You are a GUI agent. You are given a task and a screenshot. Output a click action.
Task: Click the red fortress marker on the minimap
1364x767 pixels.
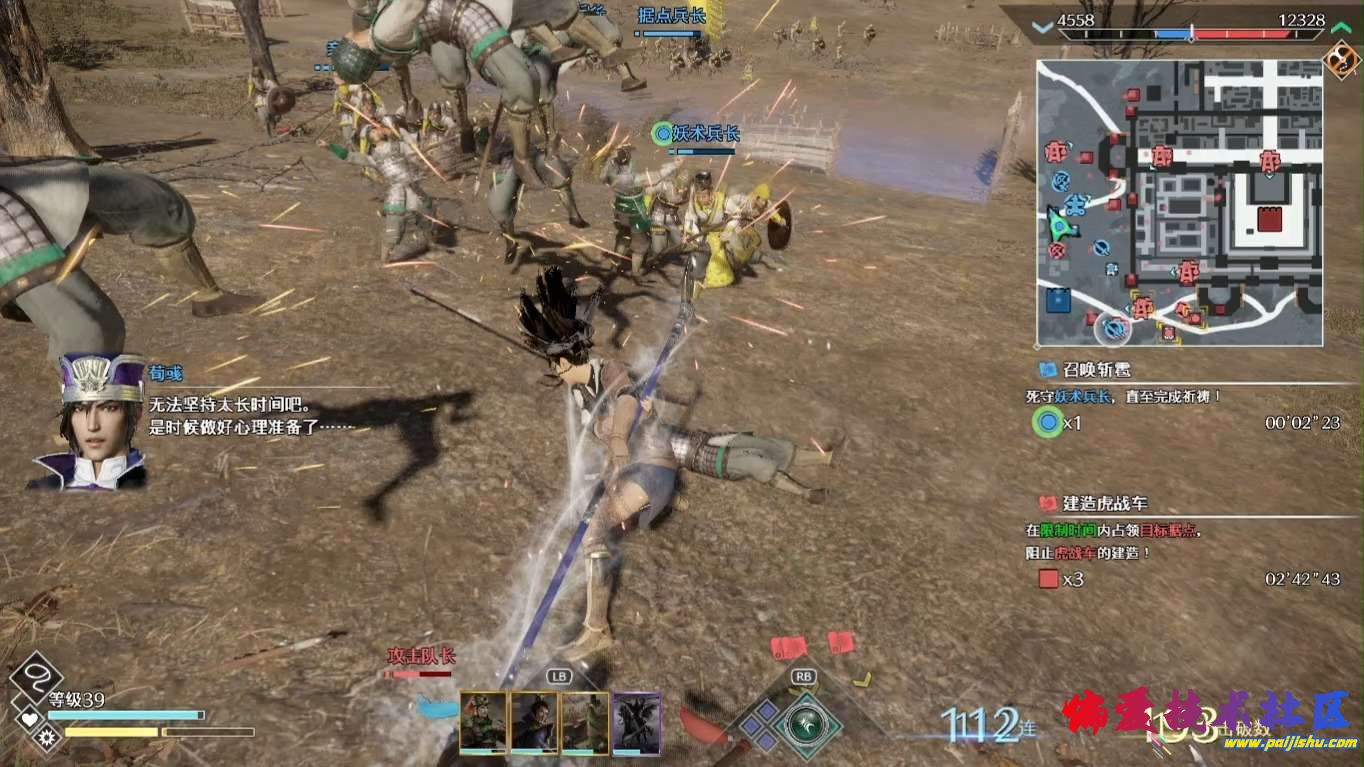click(x=1269, y=219)
